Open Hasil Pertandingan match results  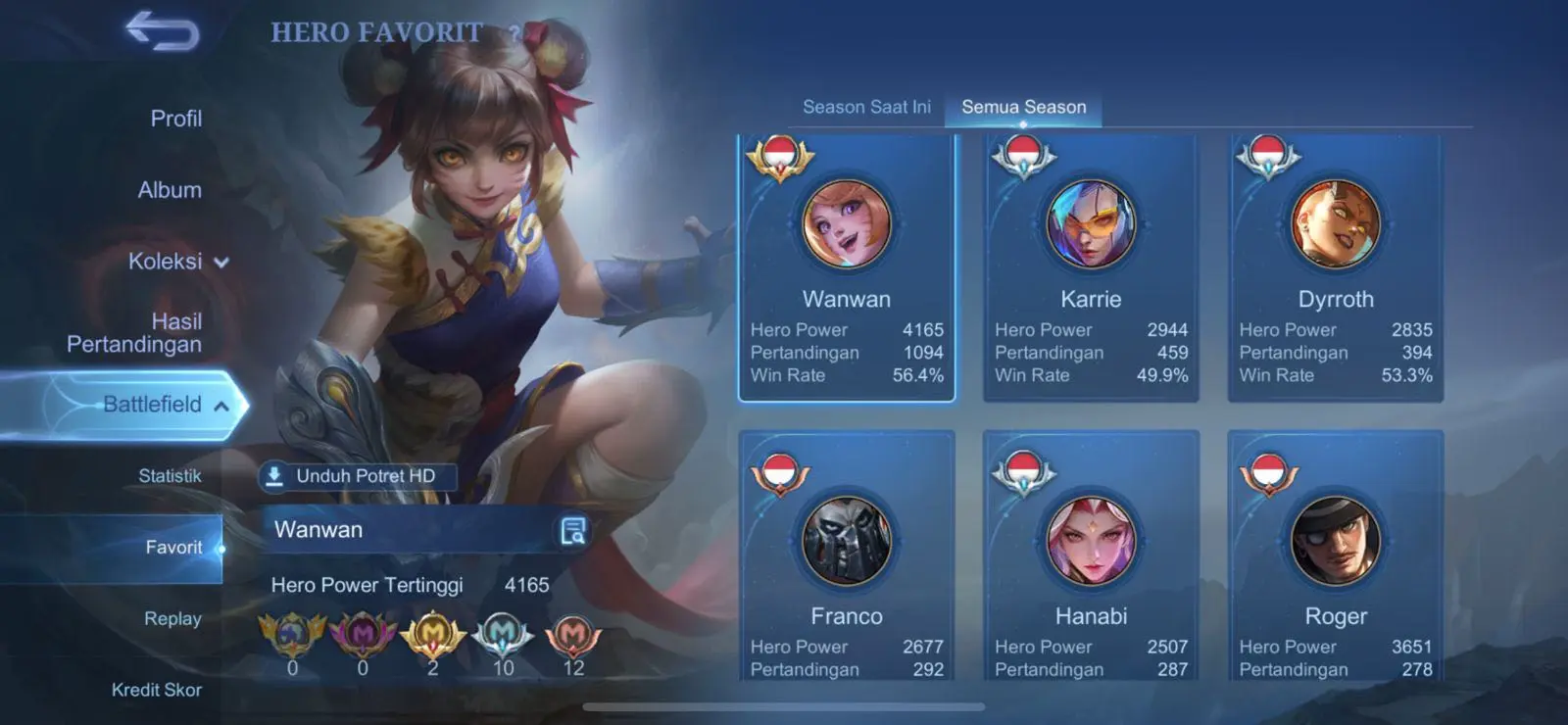tap(135, 333)
